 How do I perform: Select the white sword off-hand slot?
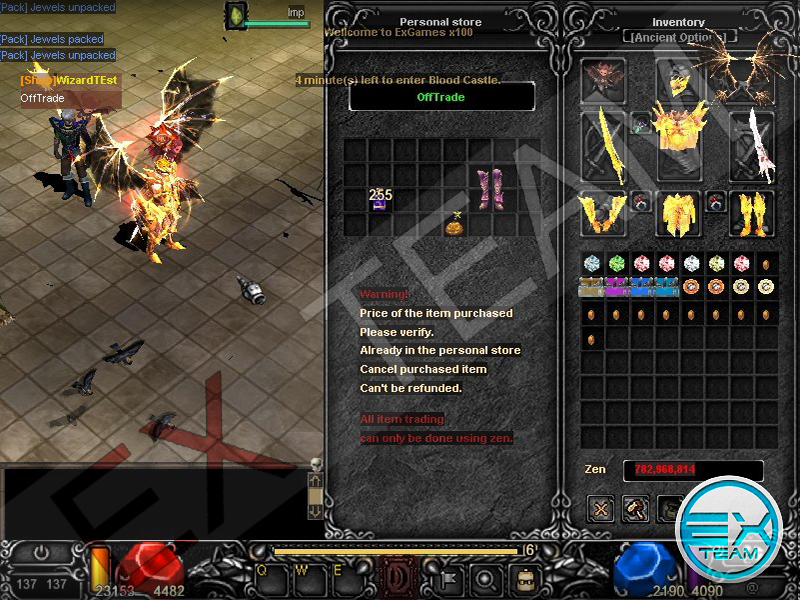click(753, 146)
